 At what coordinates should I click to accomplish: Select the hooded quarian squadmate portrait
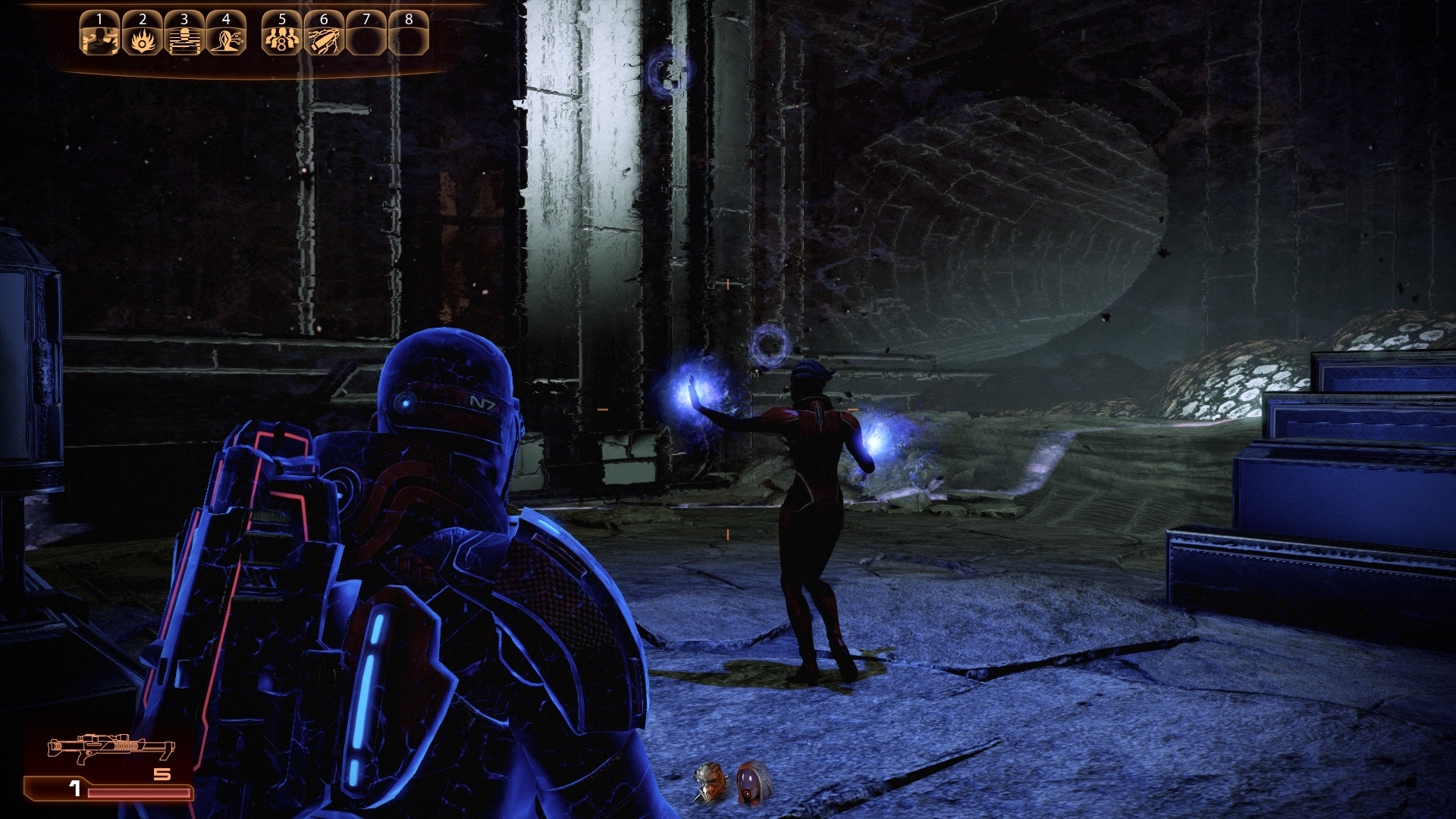click(753, 783)
